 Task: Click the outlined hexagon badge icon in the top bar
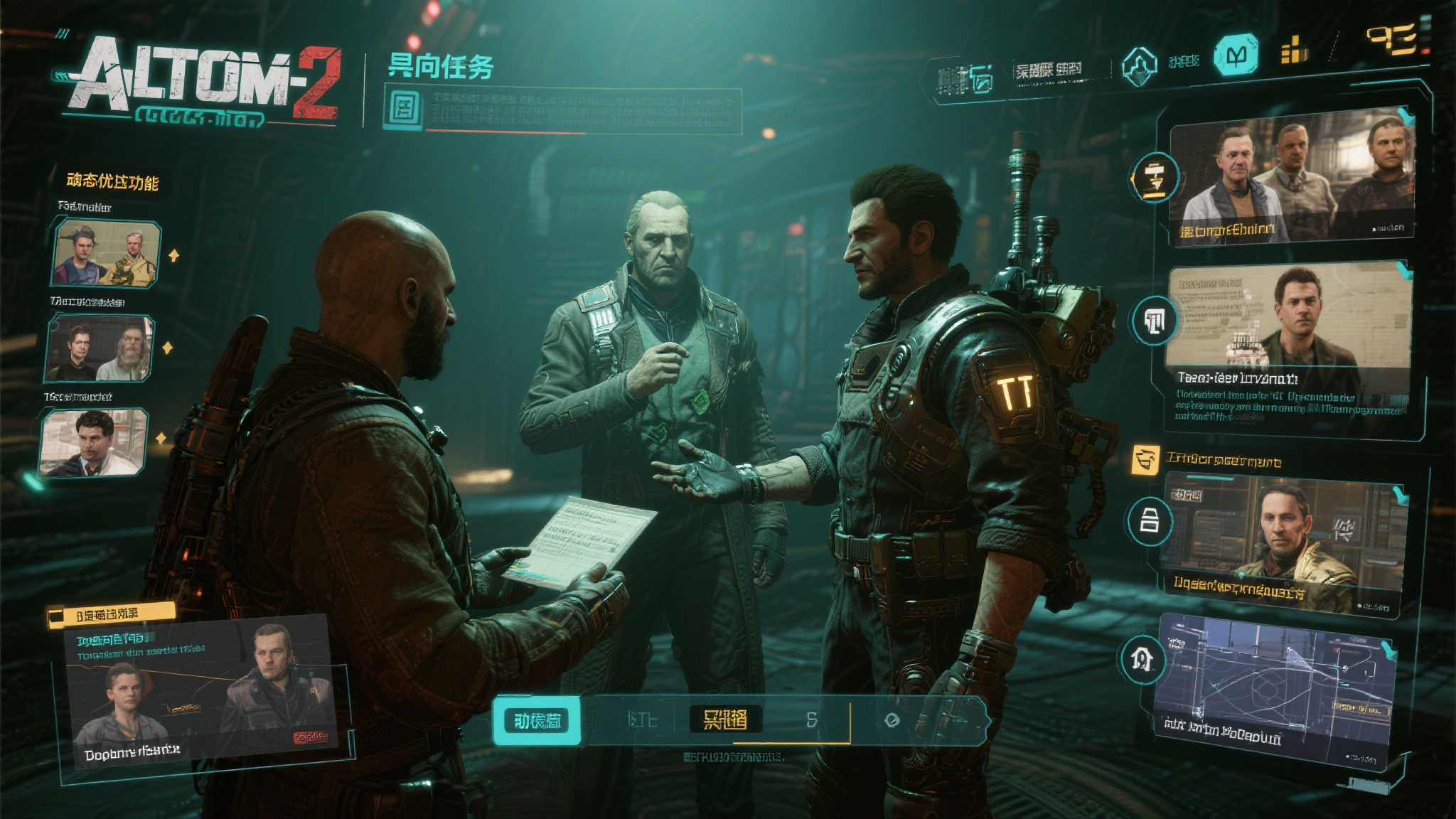(x=1139, y=67)
